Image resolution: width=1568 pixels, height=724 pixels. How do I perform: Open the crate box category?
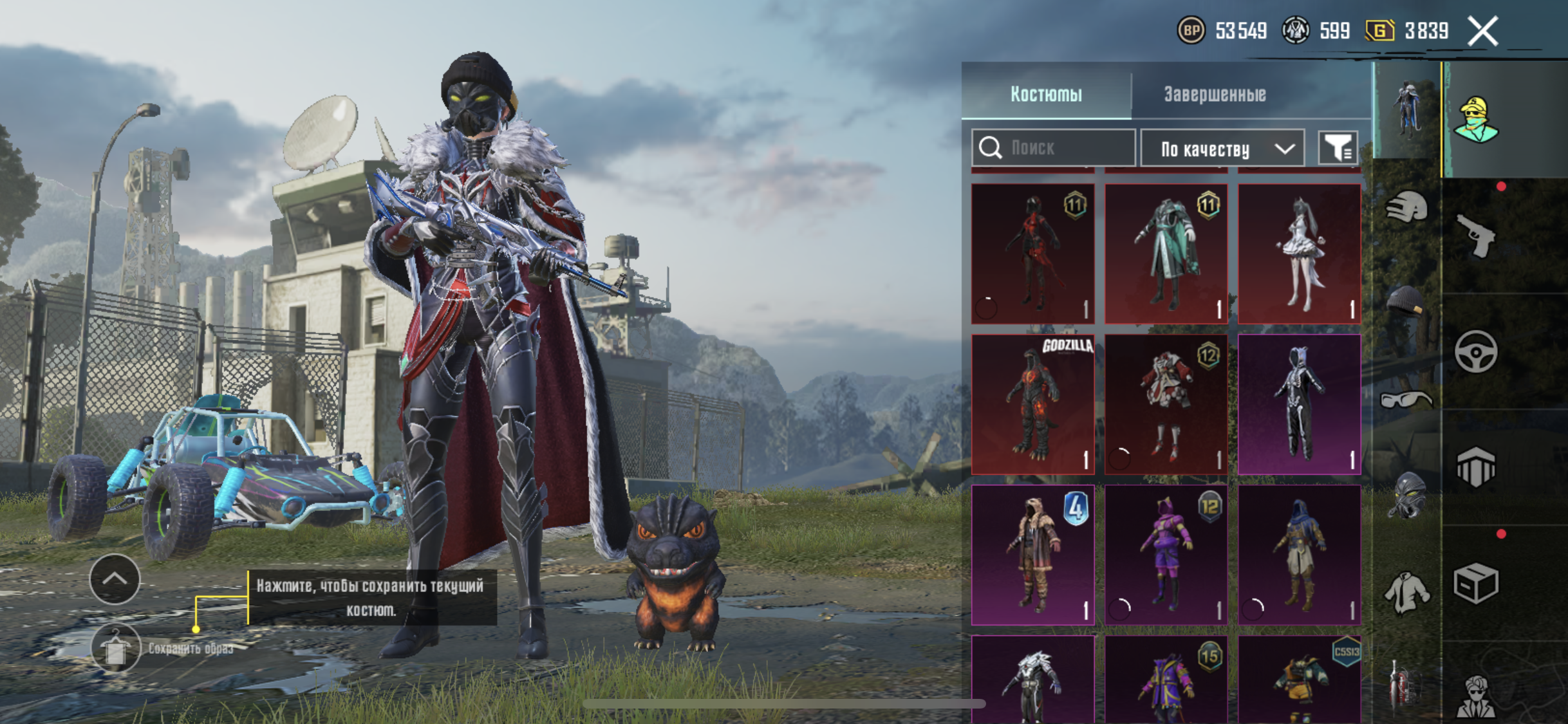[x=1475, y=583]
